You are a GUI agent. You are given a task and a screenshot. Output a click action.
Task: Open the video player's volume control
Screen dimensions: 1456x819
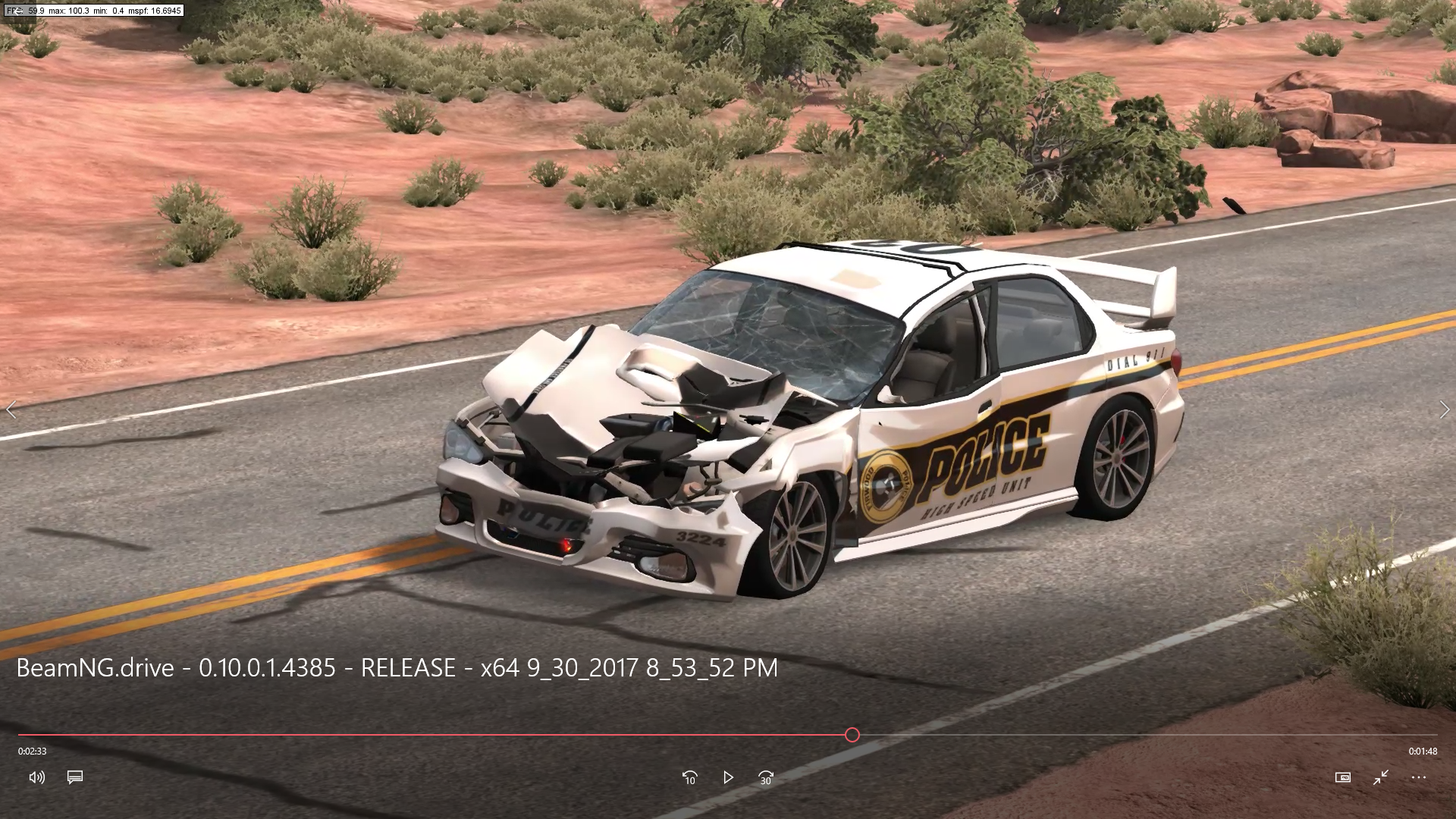pyautogui.click(x=36, y=777)
